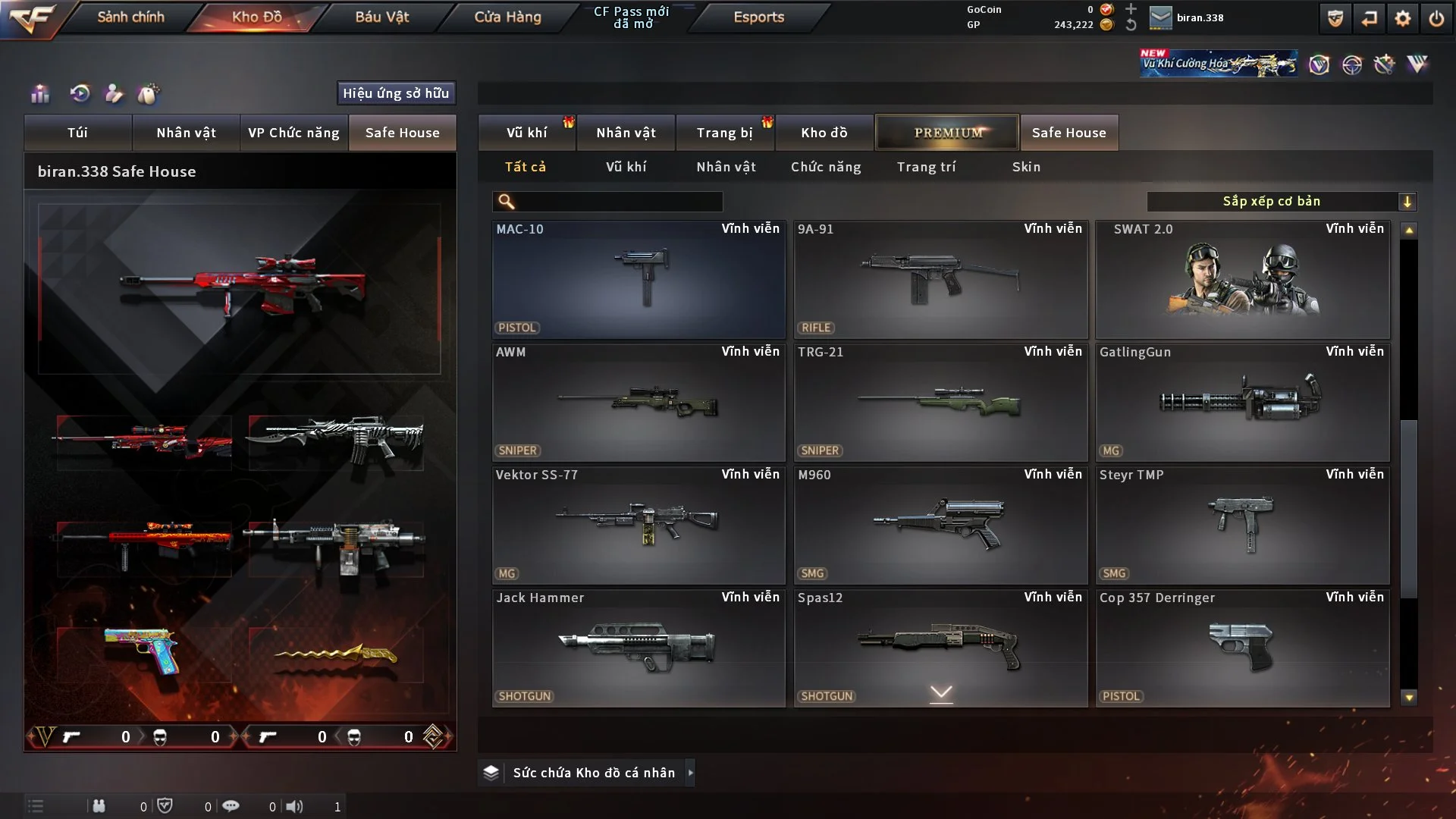Switch to the PREMIUM tab

[947, 133]
